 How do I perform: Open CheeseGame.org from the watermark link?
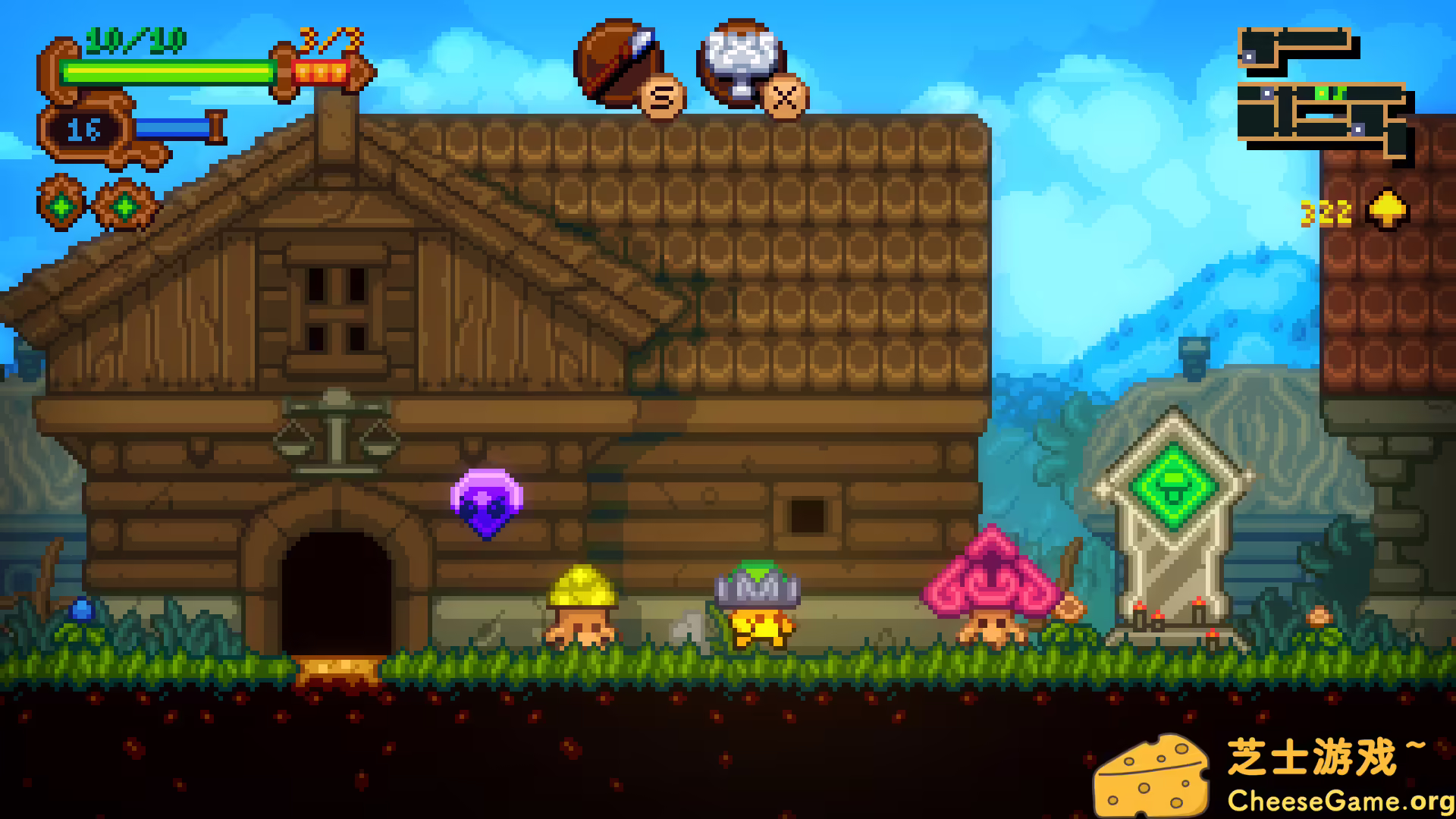[1342, 798]
